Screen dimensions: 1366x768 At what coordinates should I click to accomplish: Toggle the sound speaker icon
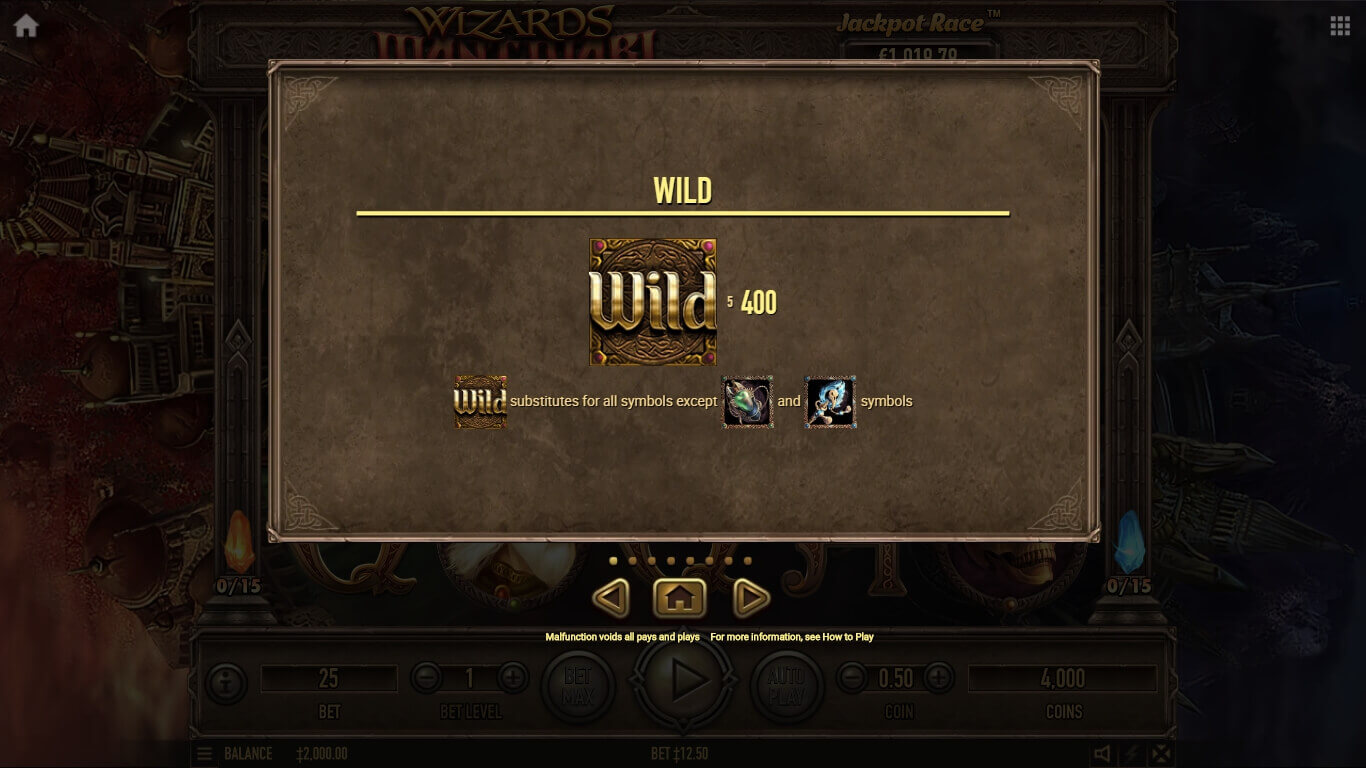pos(1102,754)
